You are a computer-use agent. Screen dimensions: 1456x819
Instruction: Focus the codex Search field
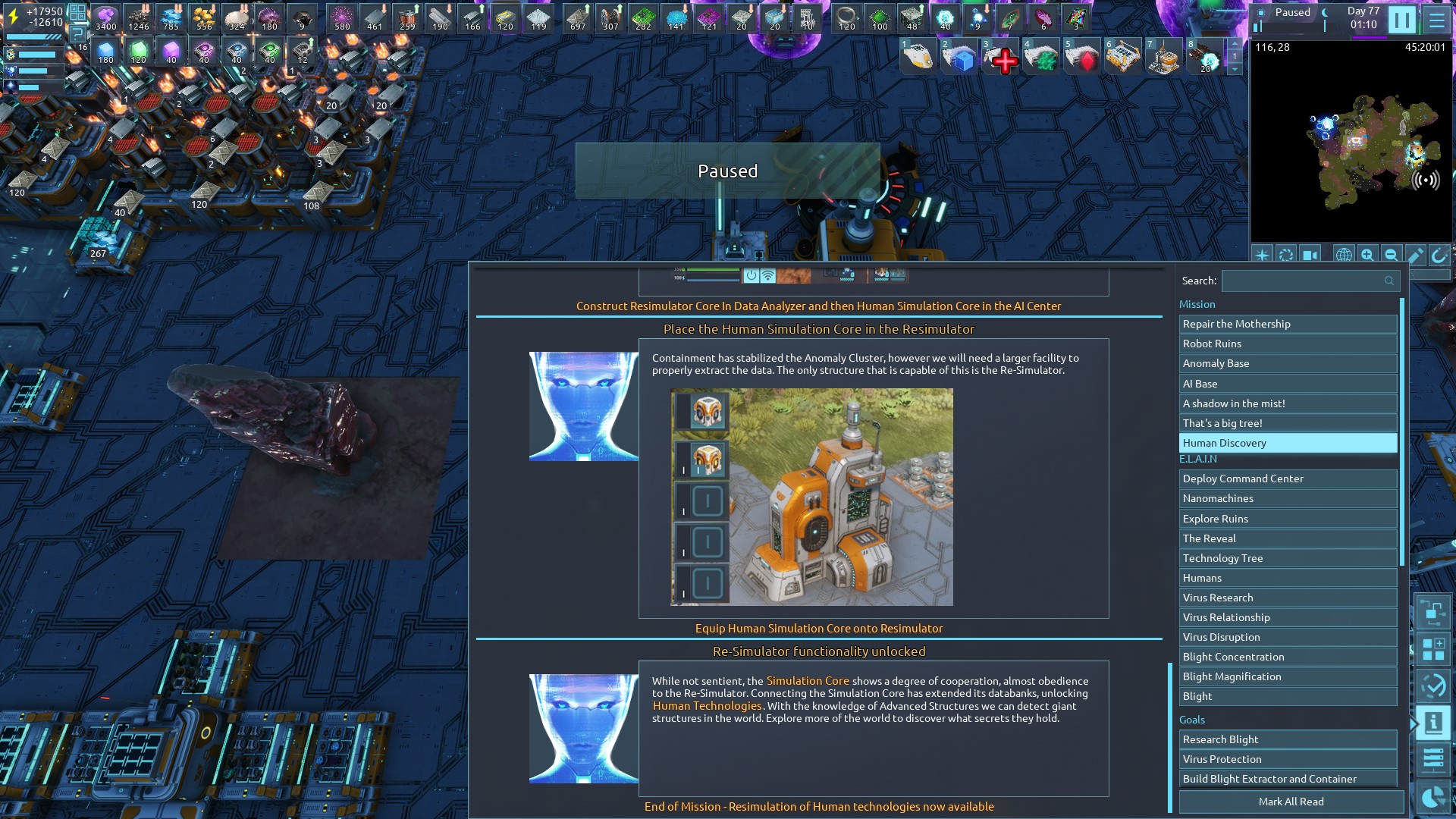pos(1308,281)
